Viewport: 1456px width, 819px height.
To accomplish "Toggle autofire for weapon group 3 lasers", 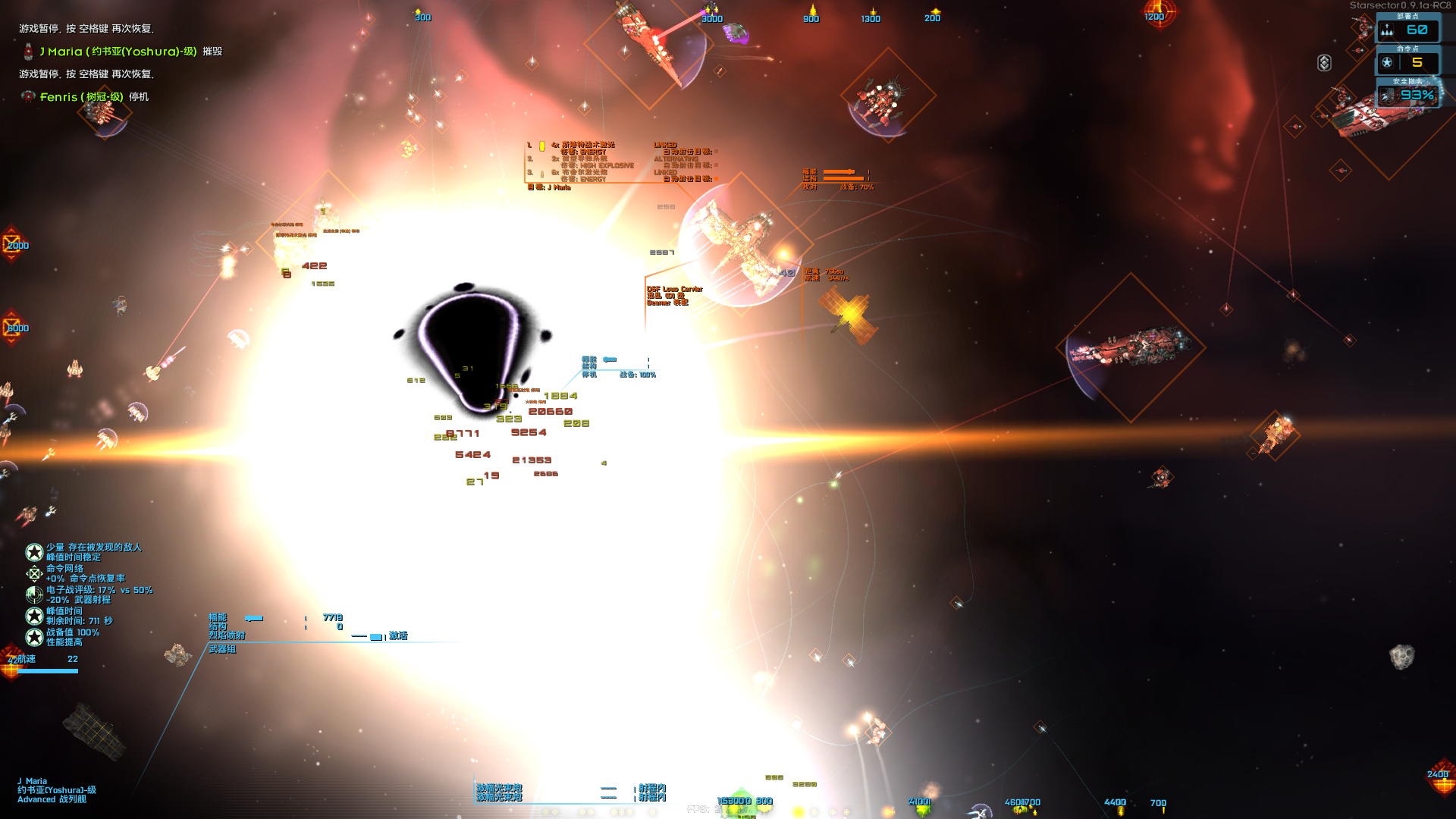I will pyautogui.click(x=717, y=178).
